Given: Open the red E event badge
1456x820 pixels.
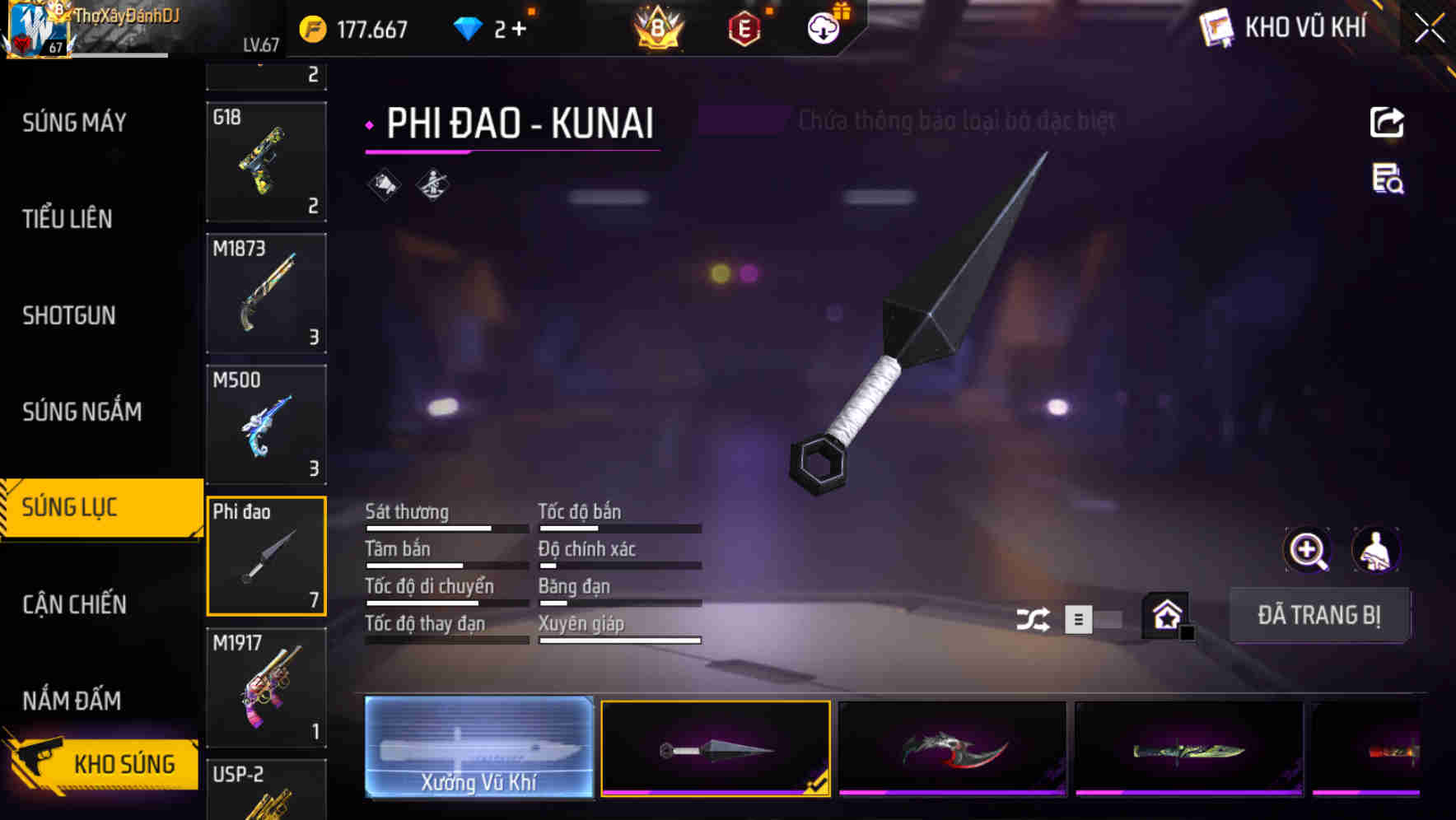Looking at the screenshot, I should click(x=744, y=29).
